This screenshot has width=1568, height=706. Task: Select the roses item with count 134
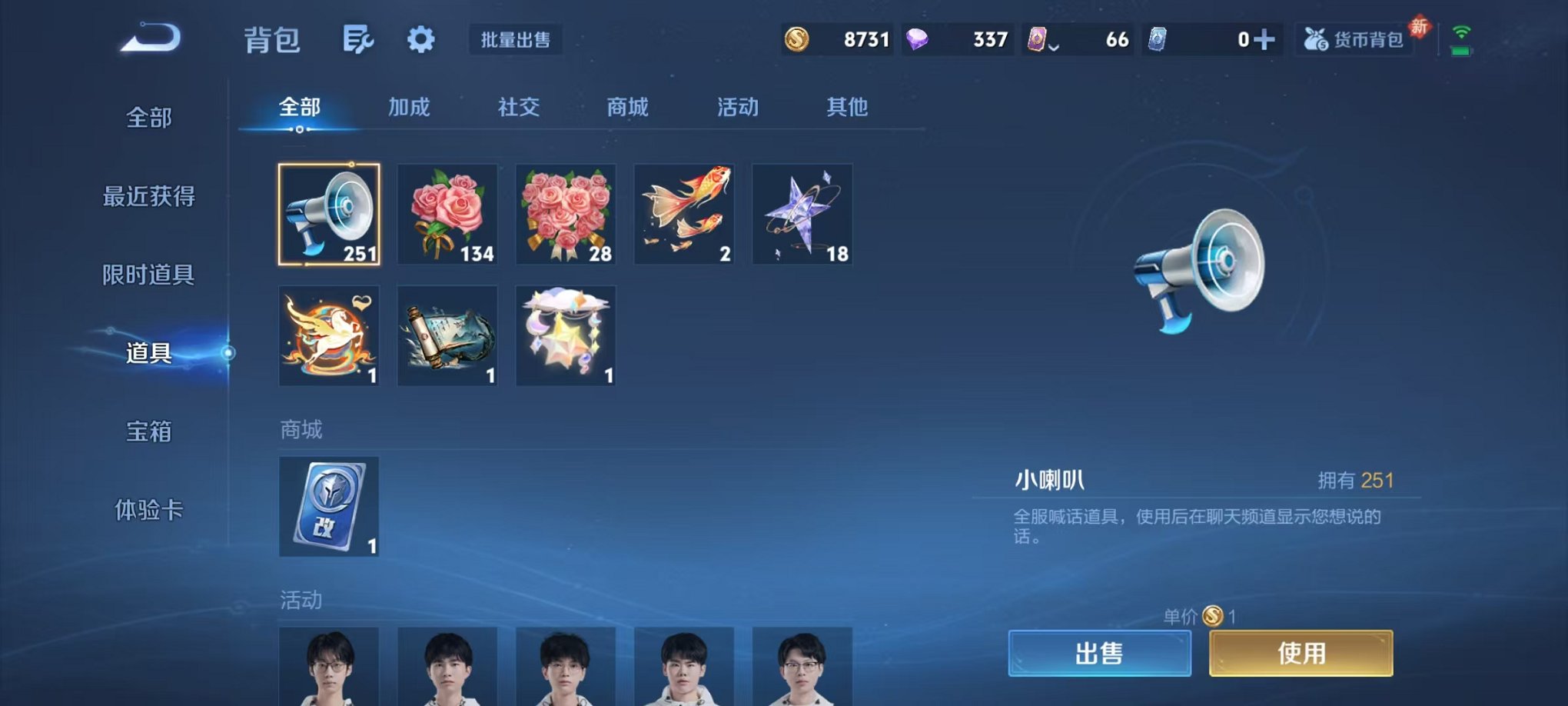[x=447, y=213]
